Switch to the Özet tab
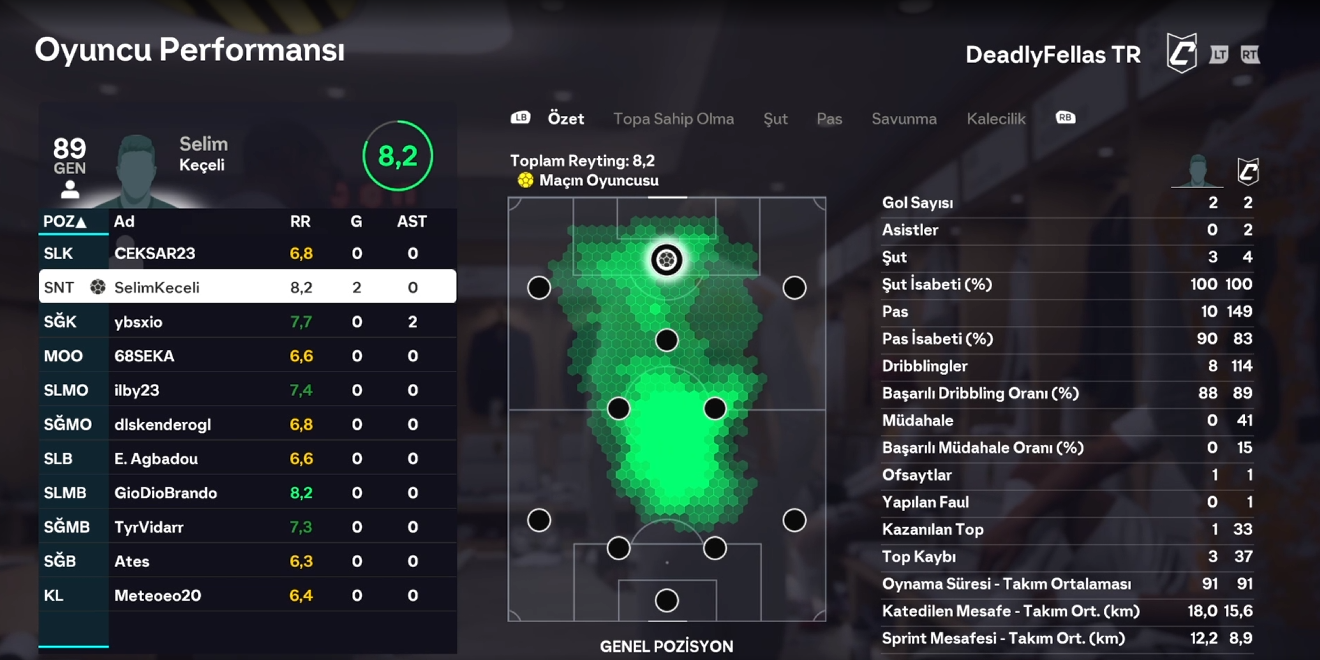1320x660 pixels. (x=565, y=119)
